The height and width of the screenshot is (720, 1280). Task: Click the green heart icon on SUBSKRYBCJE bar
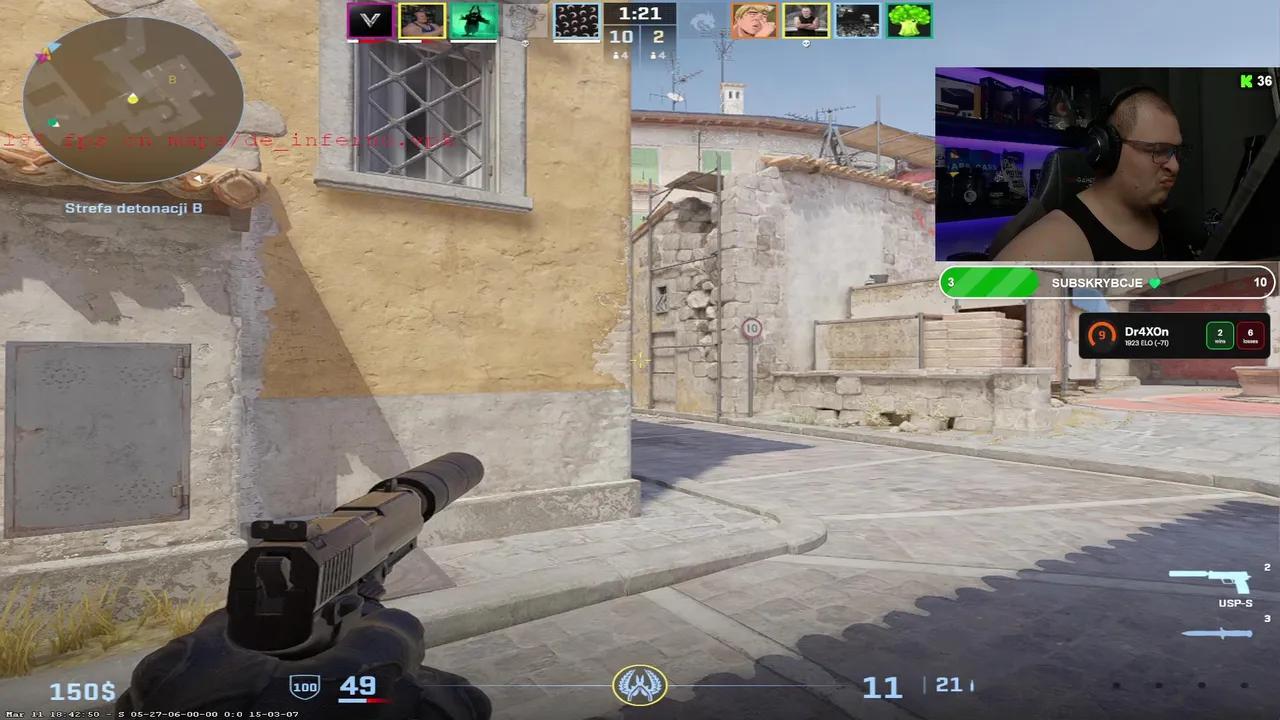(1154, 283)
